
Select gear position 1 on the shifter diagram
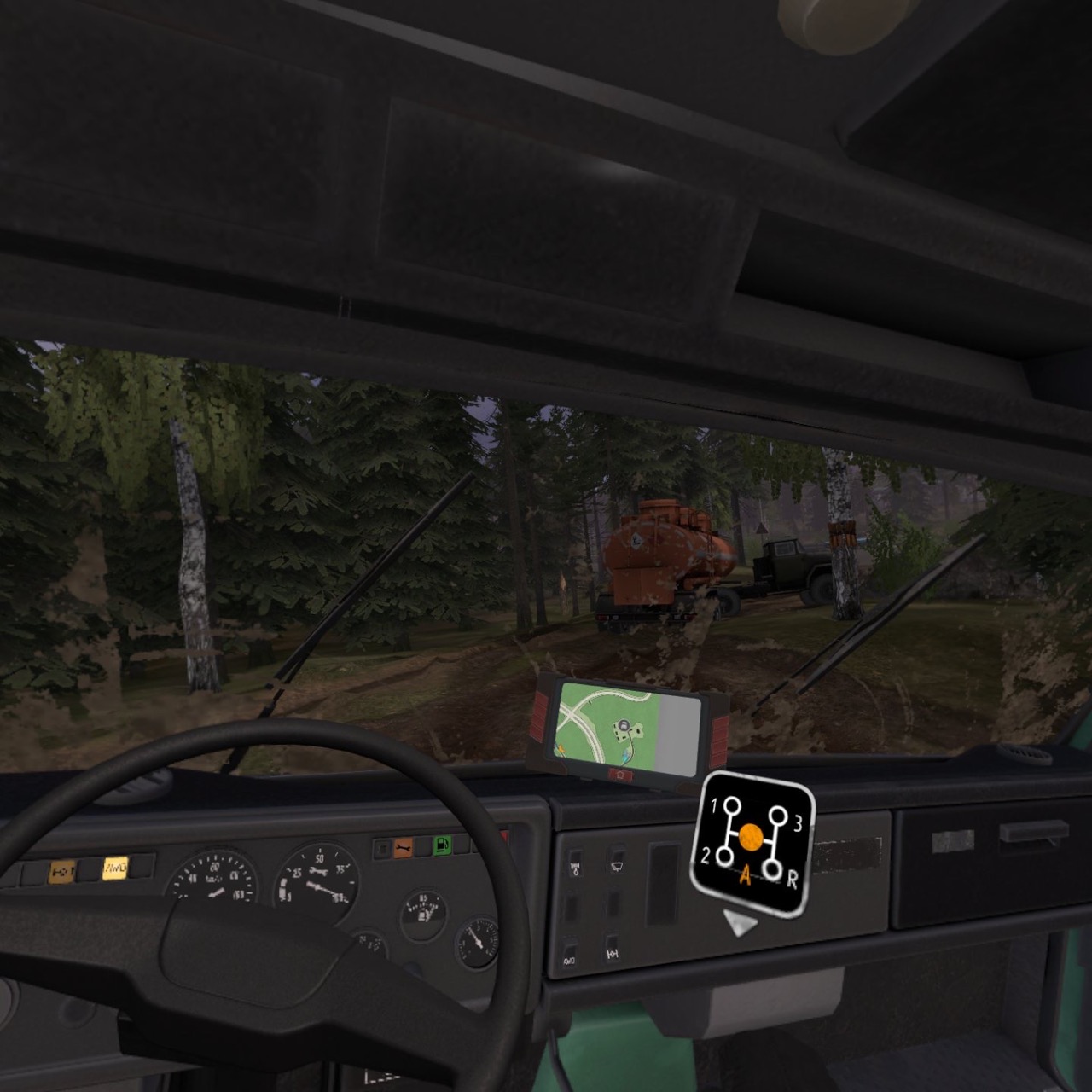[730, 806]
